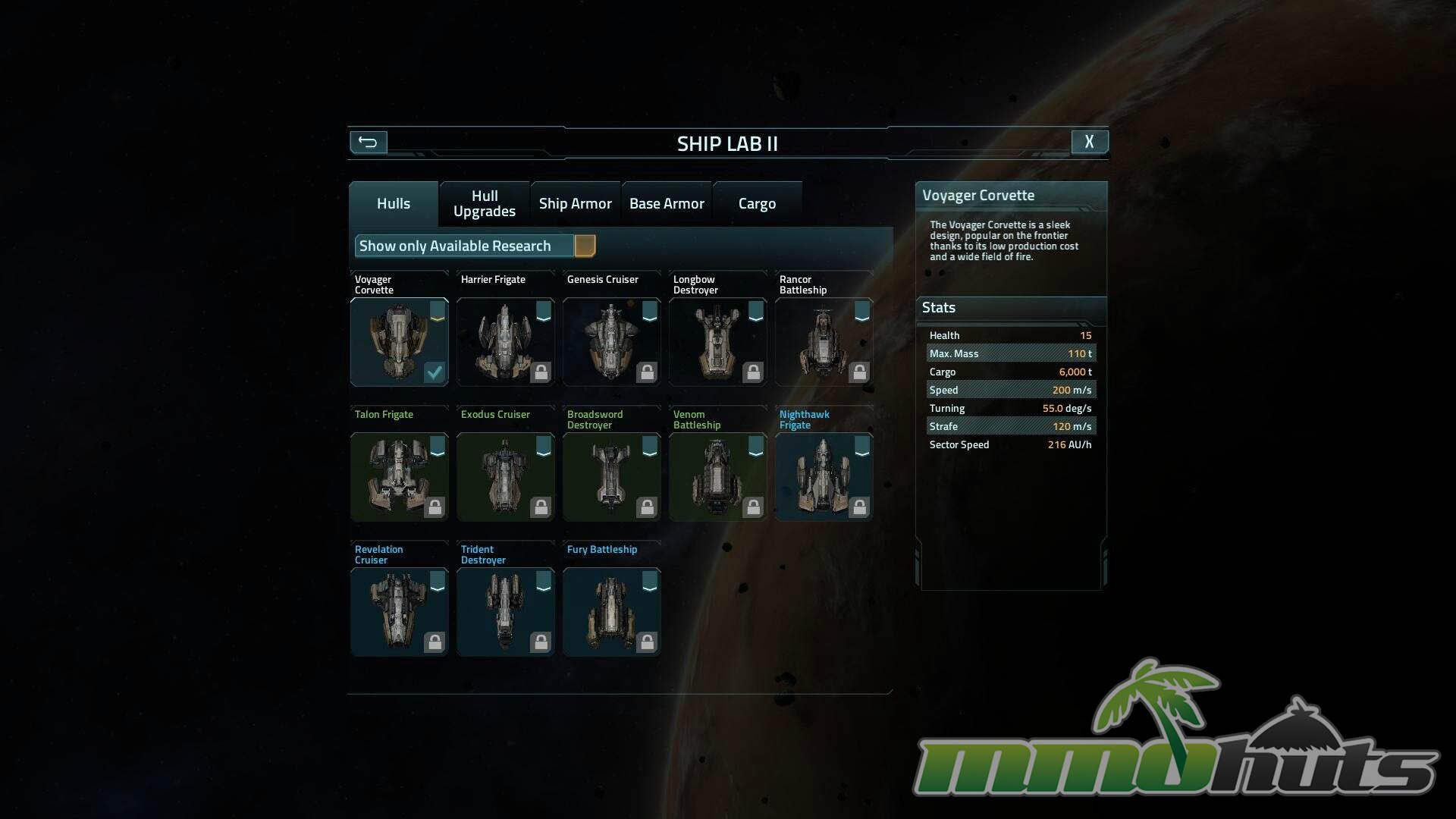Switch to the Hulls tab
The image size is (1456, 819).
pyautogui.click(x=393, y=204)
